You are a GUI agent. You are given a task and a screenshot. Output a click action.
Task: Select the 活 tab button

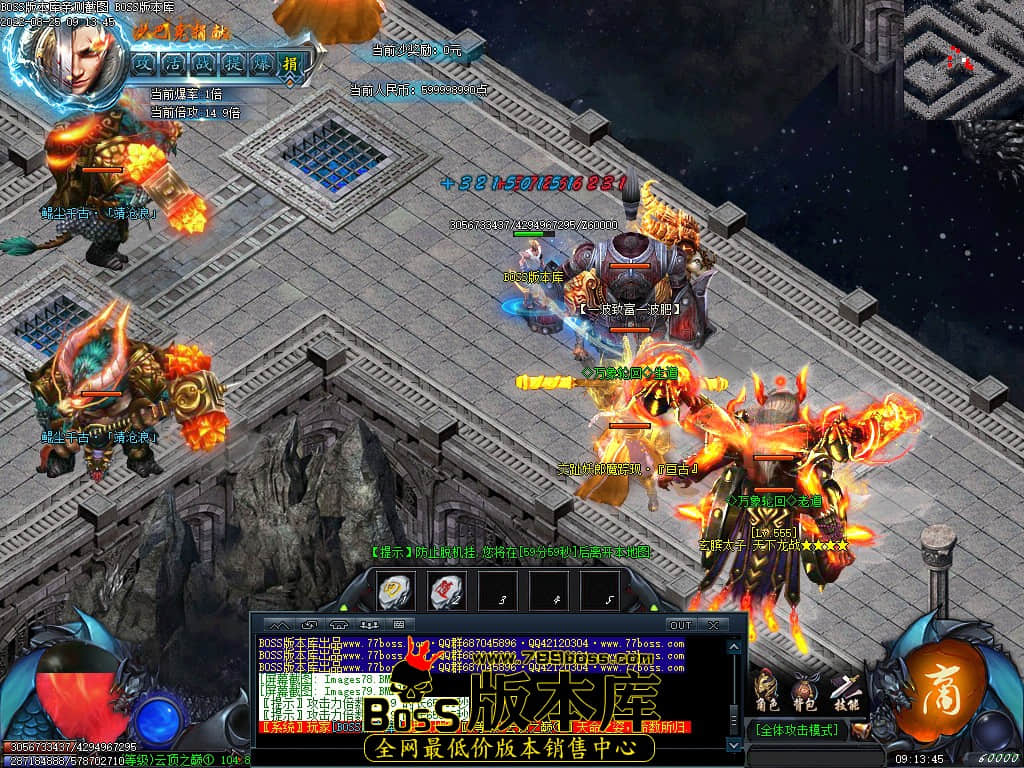(x=175, y=63)
